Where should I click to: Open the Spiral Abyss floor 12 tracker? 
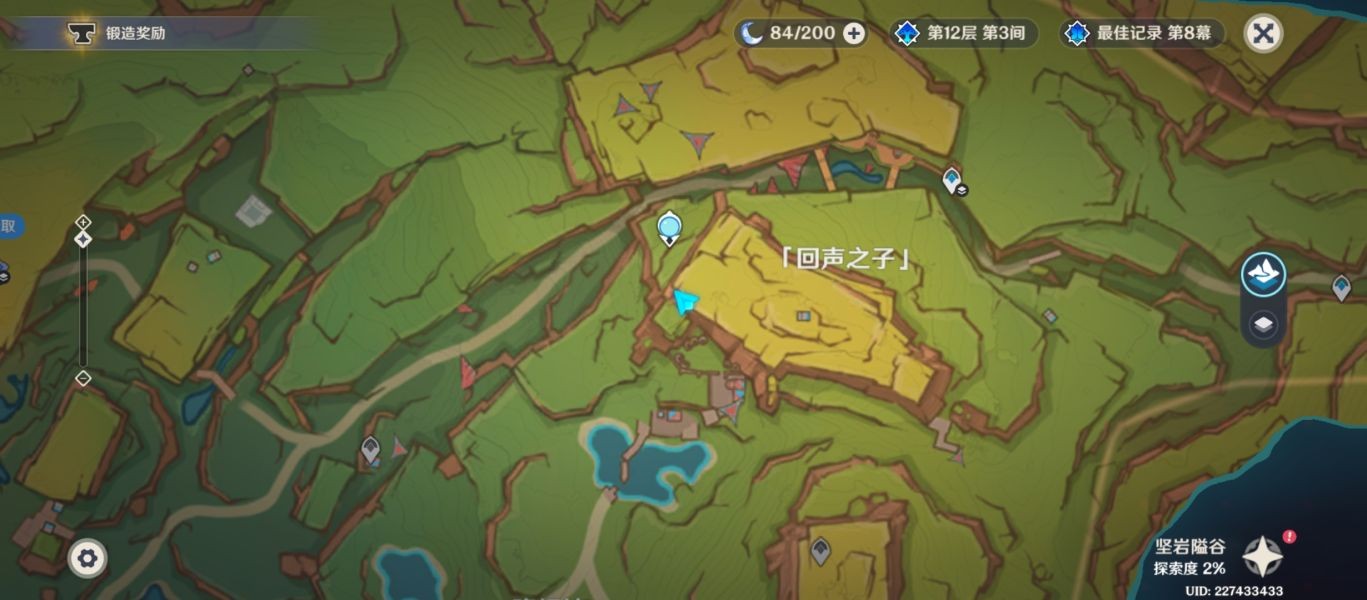[962, 34]
